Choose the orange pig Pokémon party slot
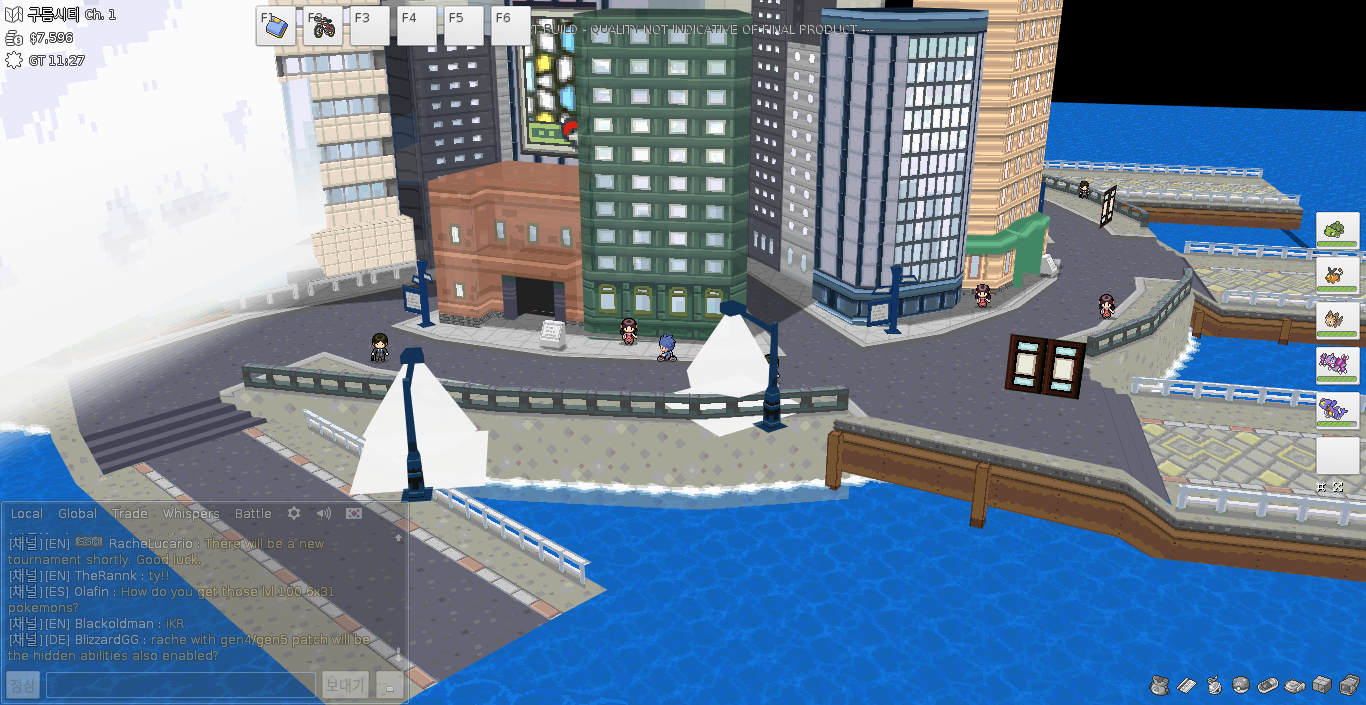The width and height of the screenshot is (1366, 705). pos(1337,275)
